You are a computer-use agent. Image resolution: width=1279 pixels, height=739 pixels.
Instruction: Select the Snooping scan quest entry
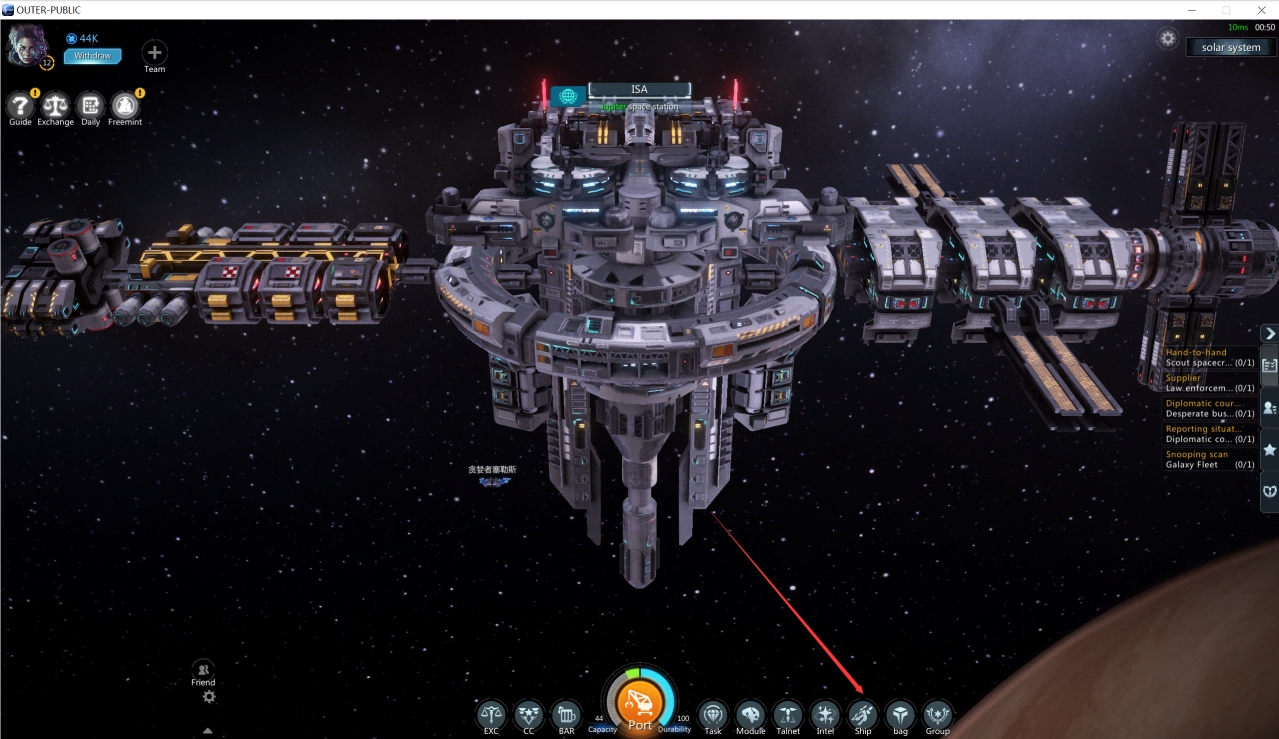click(1208, 459)
